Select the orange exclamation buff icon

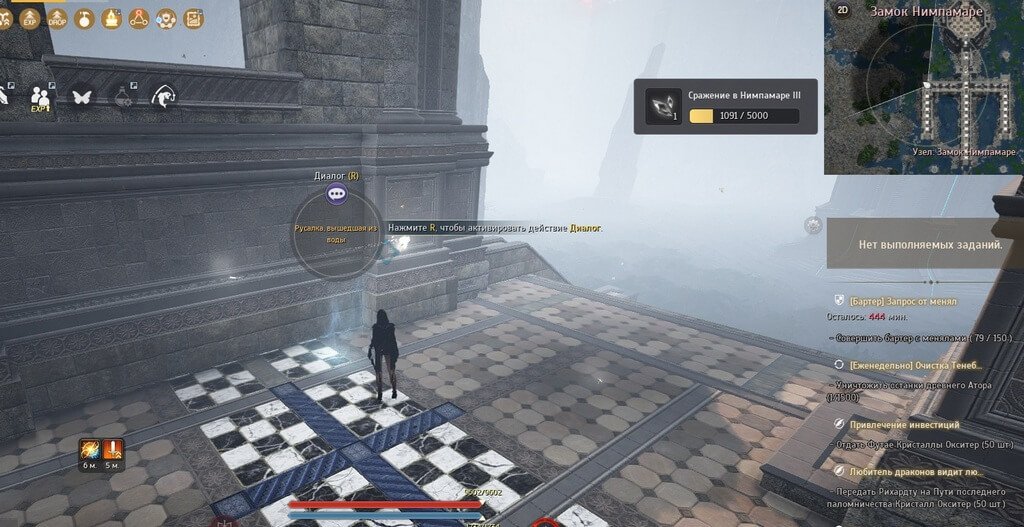(x=112, y=449)
